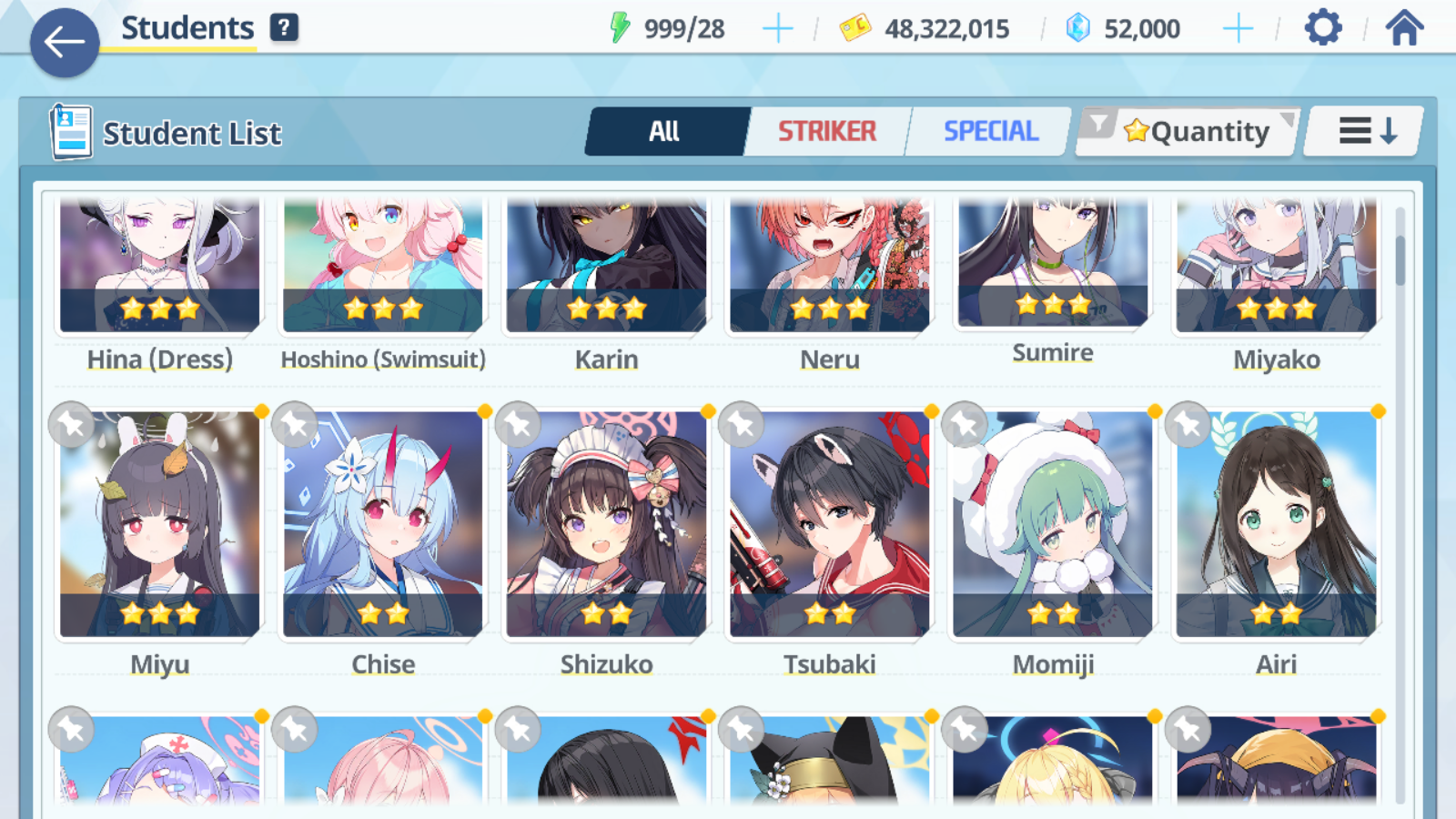Choose the Hoshino (Swimsuit) card
The width and height of the screenshot is (1456, 819).
tap(383, 273)
